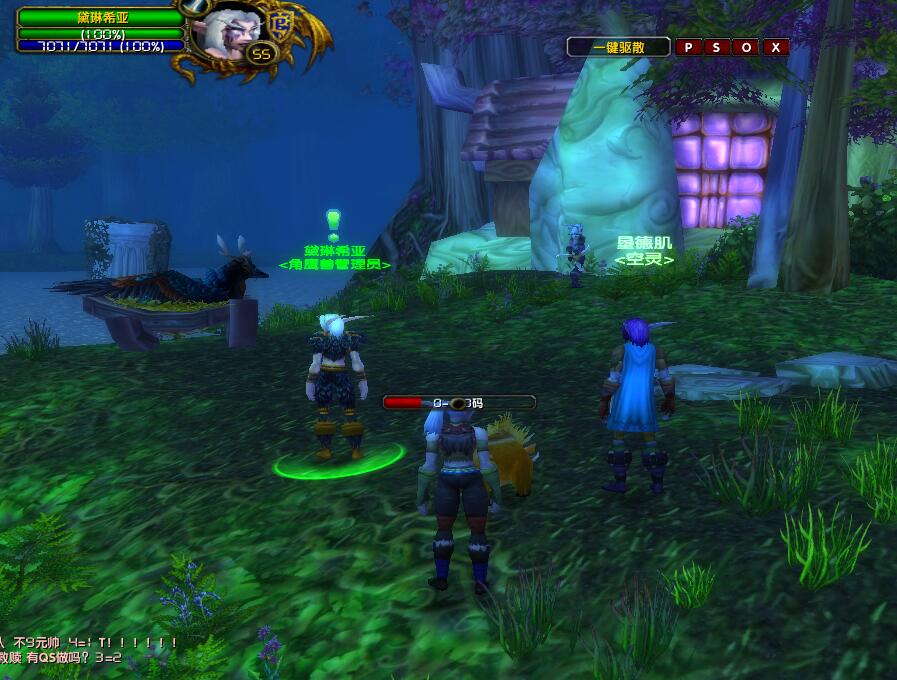897x680 pixels.
Task: Click the chat message mentioning QS
Action: pos(60,657)
